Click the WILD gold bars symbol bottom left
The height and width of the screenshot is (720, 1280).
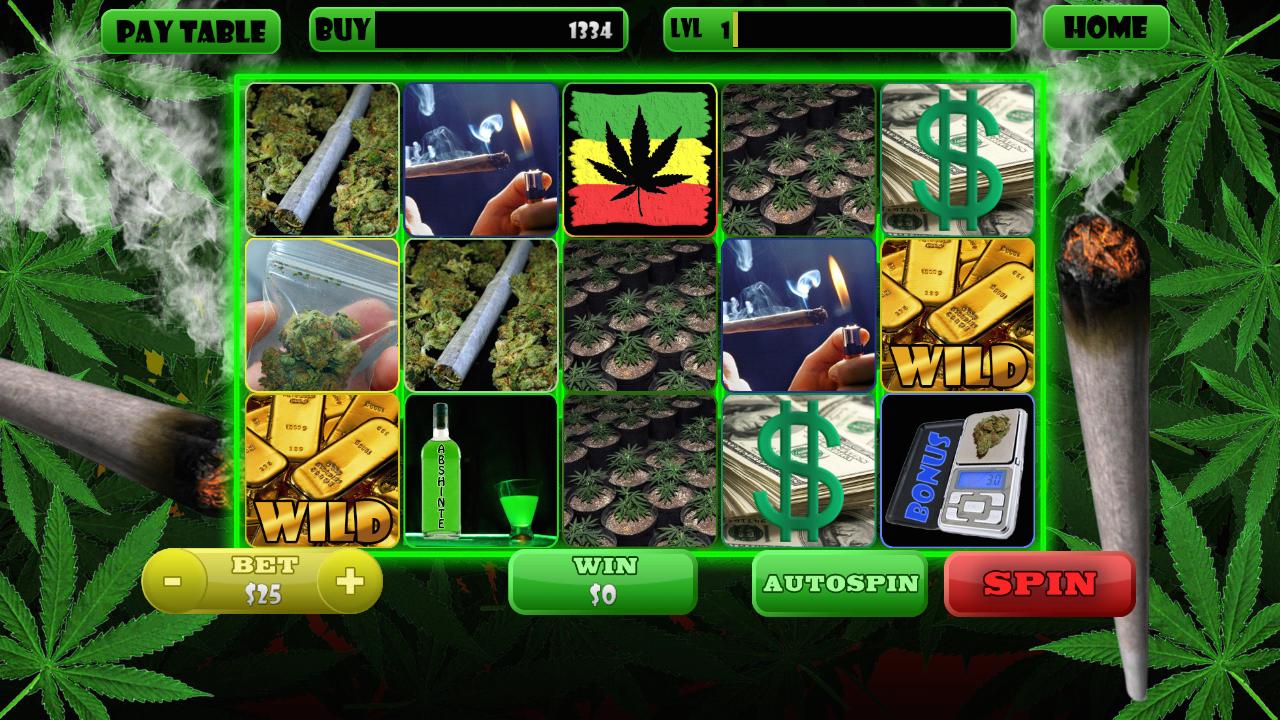click(320, 470)
